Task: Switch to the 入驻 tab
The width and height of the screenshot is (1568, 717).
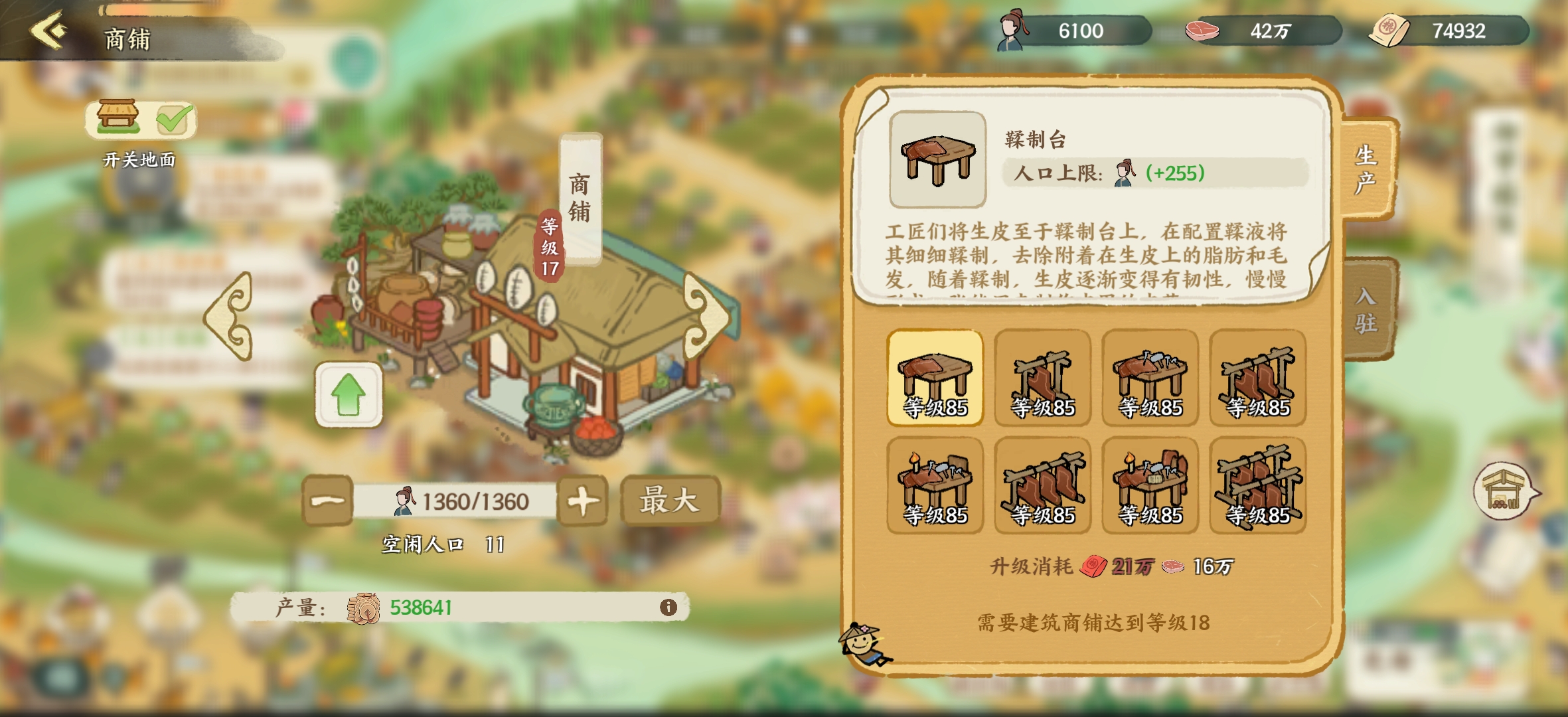Action: pyautogui.click(x=1366, y=309)
